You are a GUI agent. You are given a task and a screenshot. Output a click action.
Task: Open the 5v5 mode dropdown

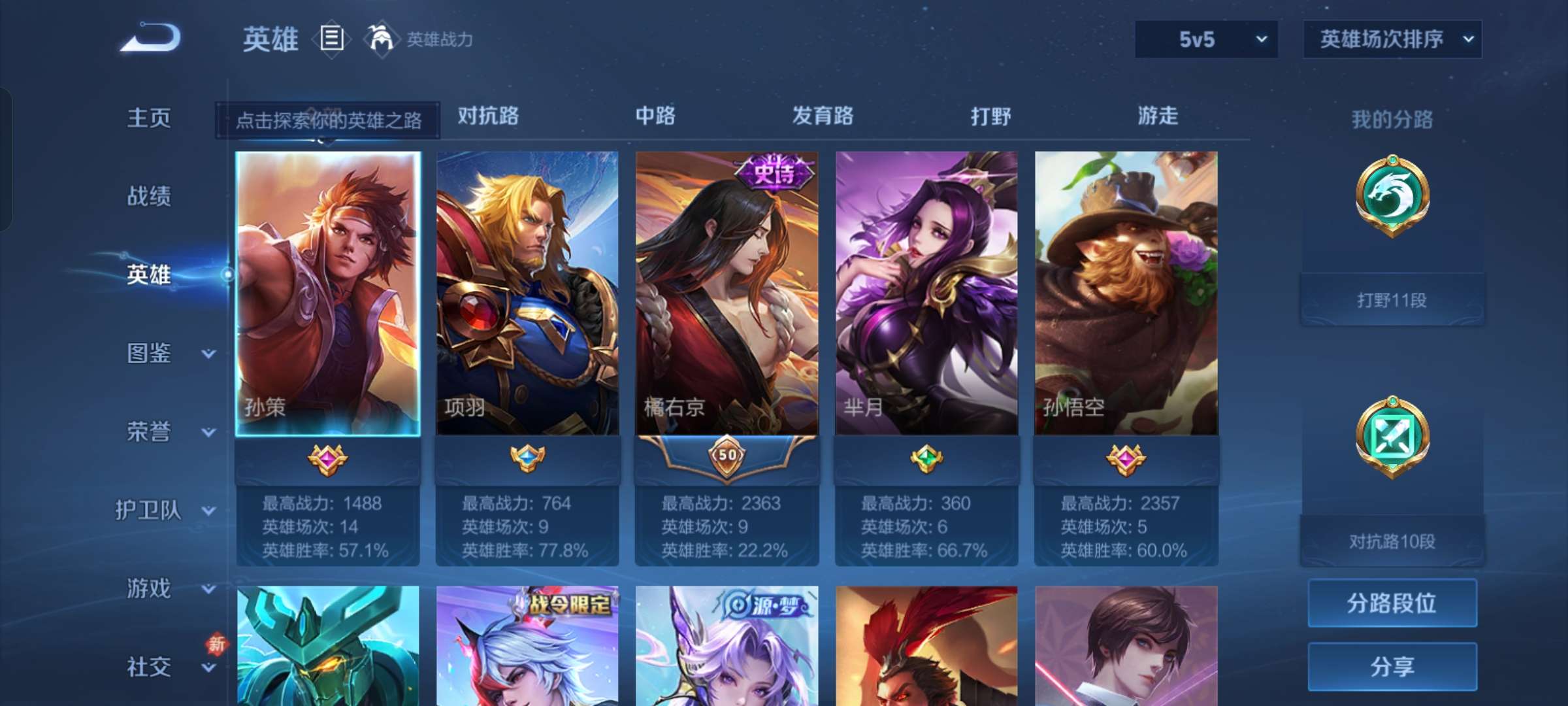coord(1205,39)
